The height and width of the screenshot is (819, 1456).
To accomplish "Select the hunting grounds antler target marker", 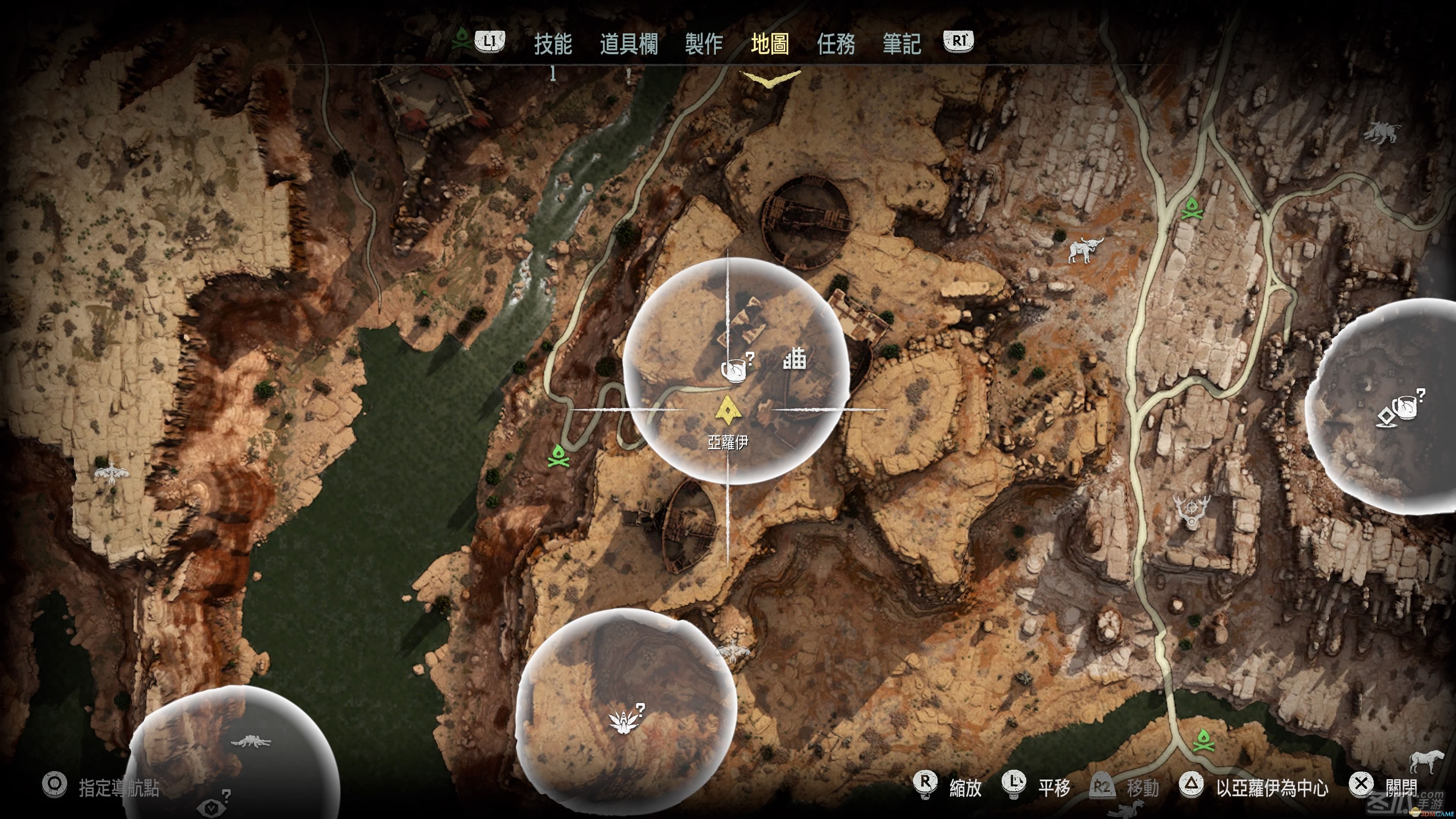I will click(1191, 509).
